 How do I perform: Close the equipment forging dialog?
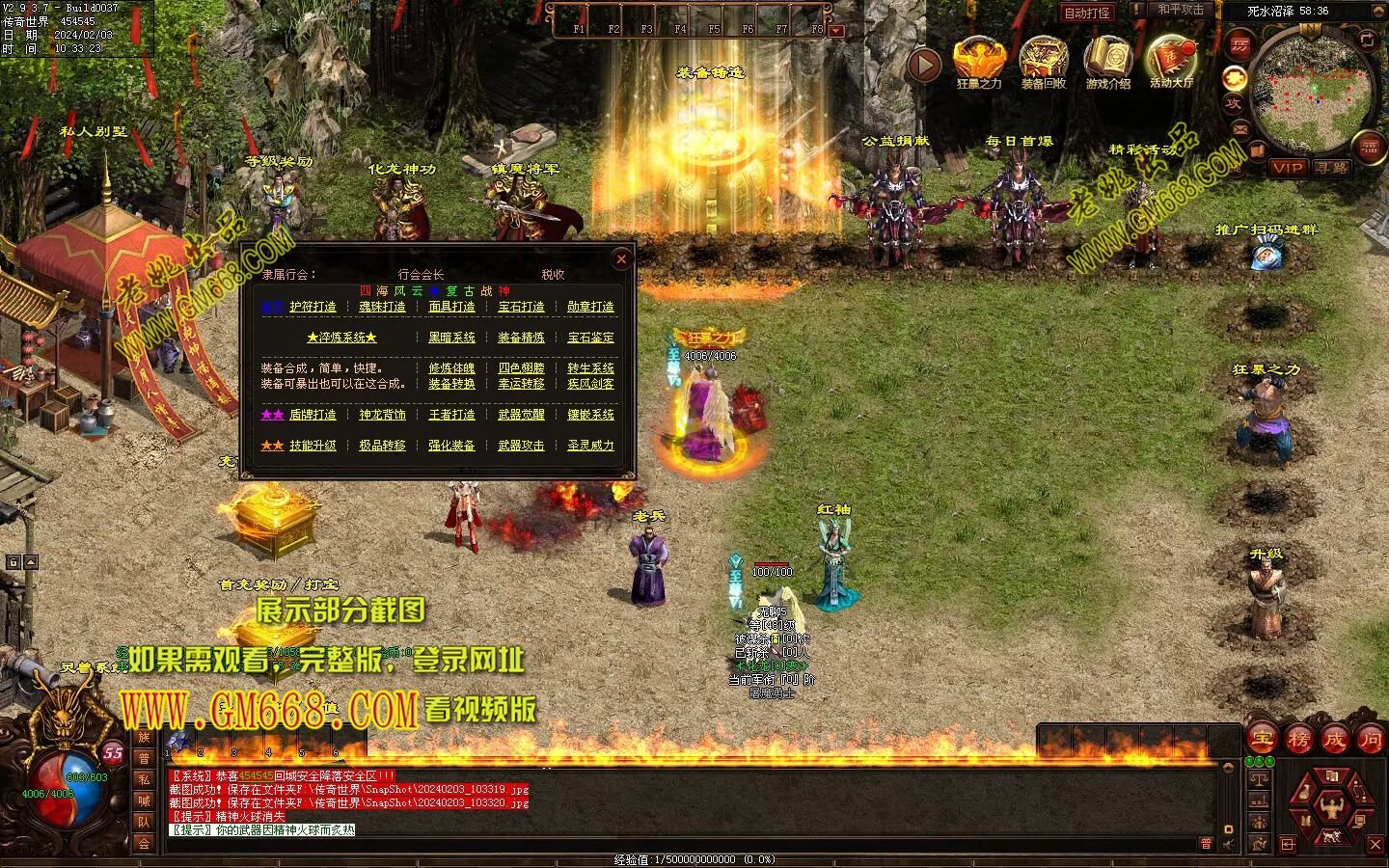[621, 258]
